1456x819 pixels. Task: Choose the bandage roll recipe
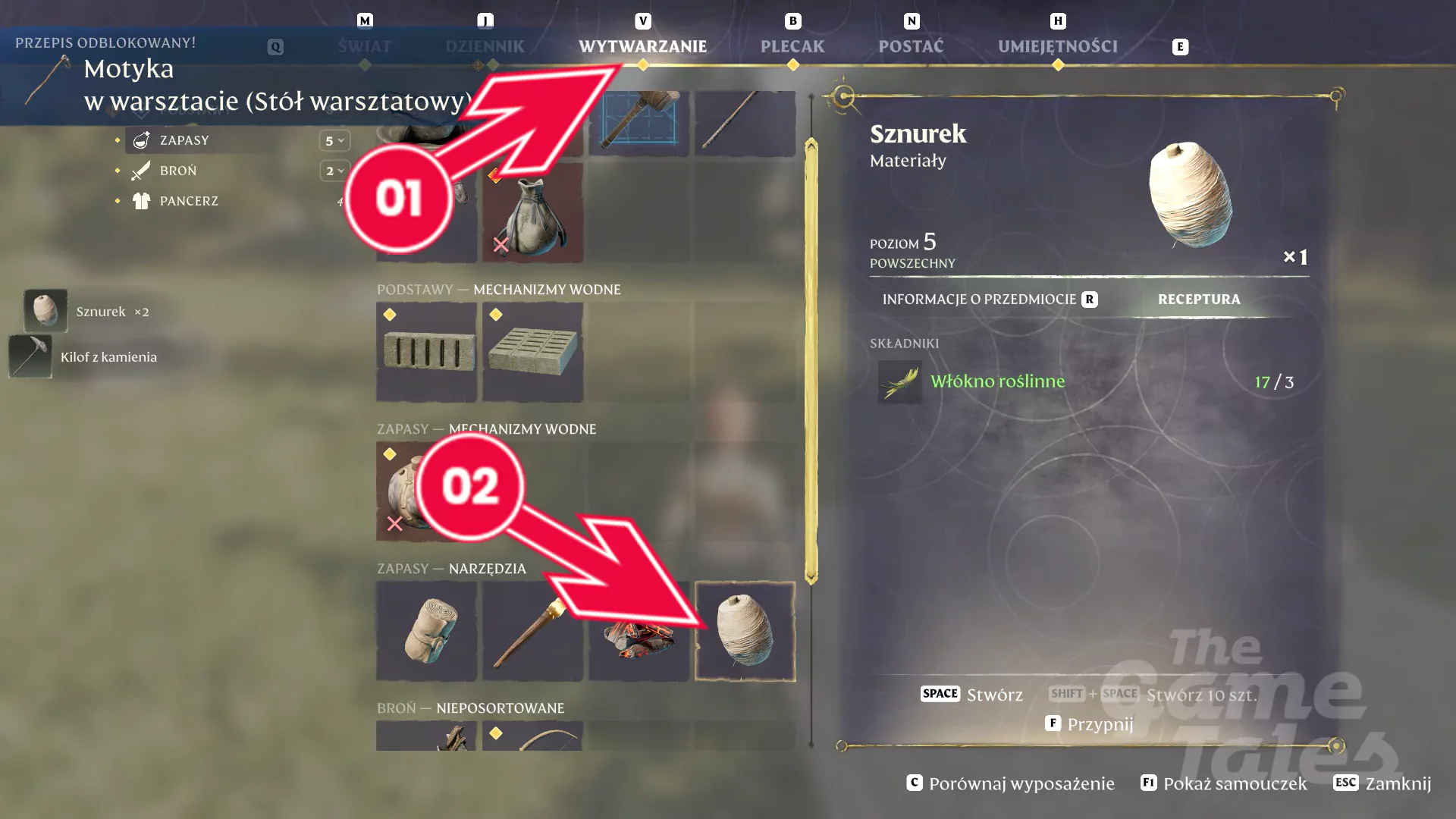point(426,631)
